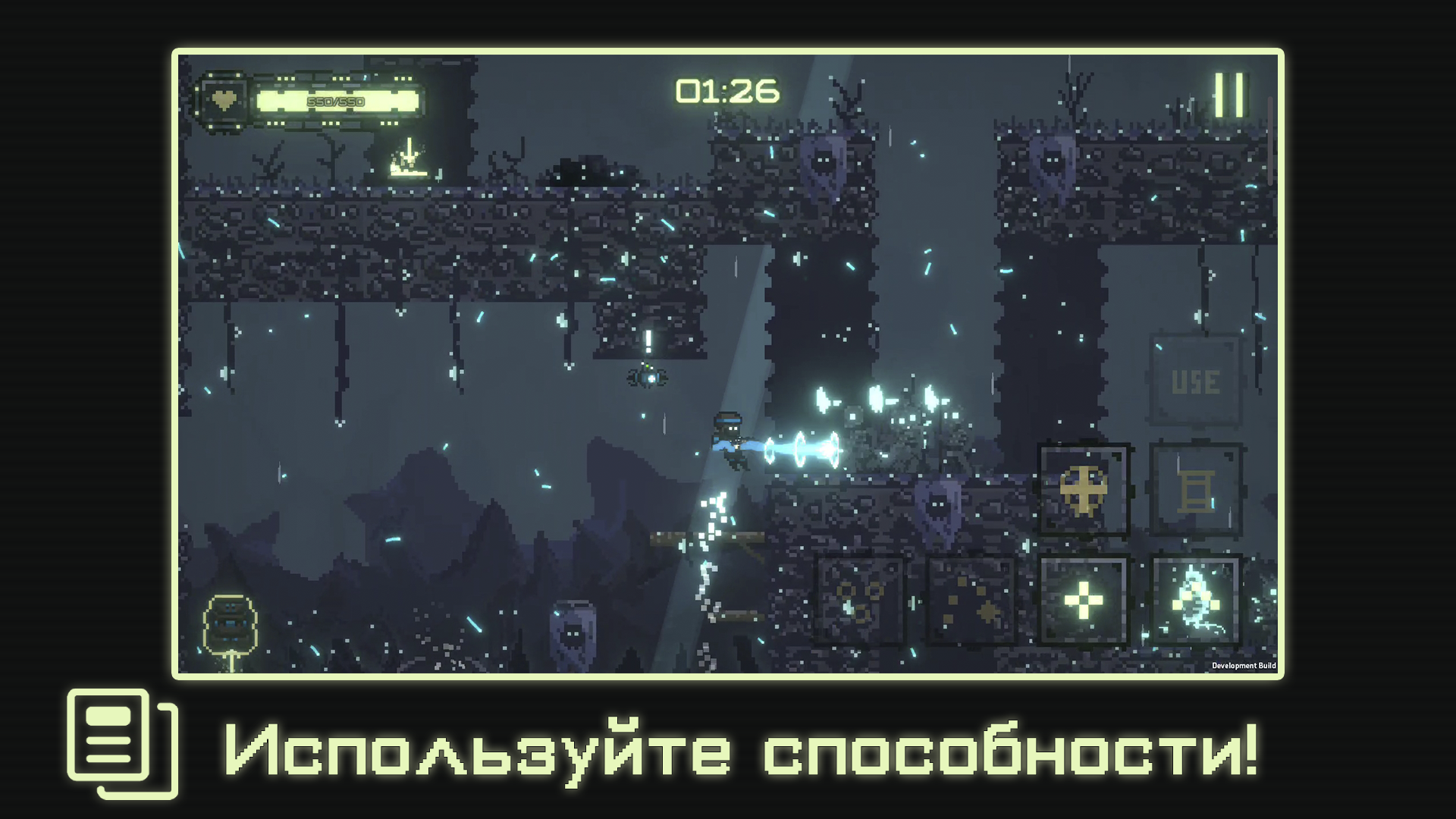Click the hovering drone with exclamation mark

[648, 377]
